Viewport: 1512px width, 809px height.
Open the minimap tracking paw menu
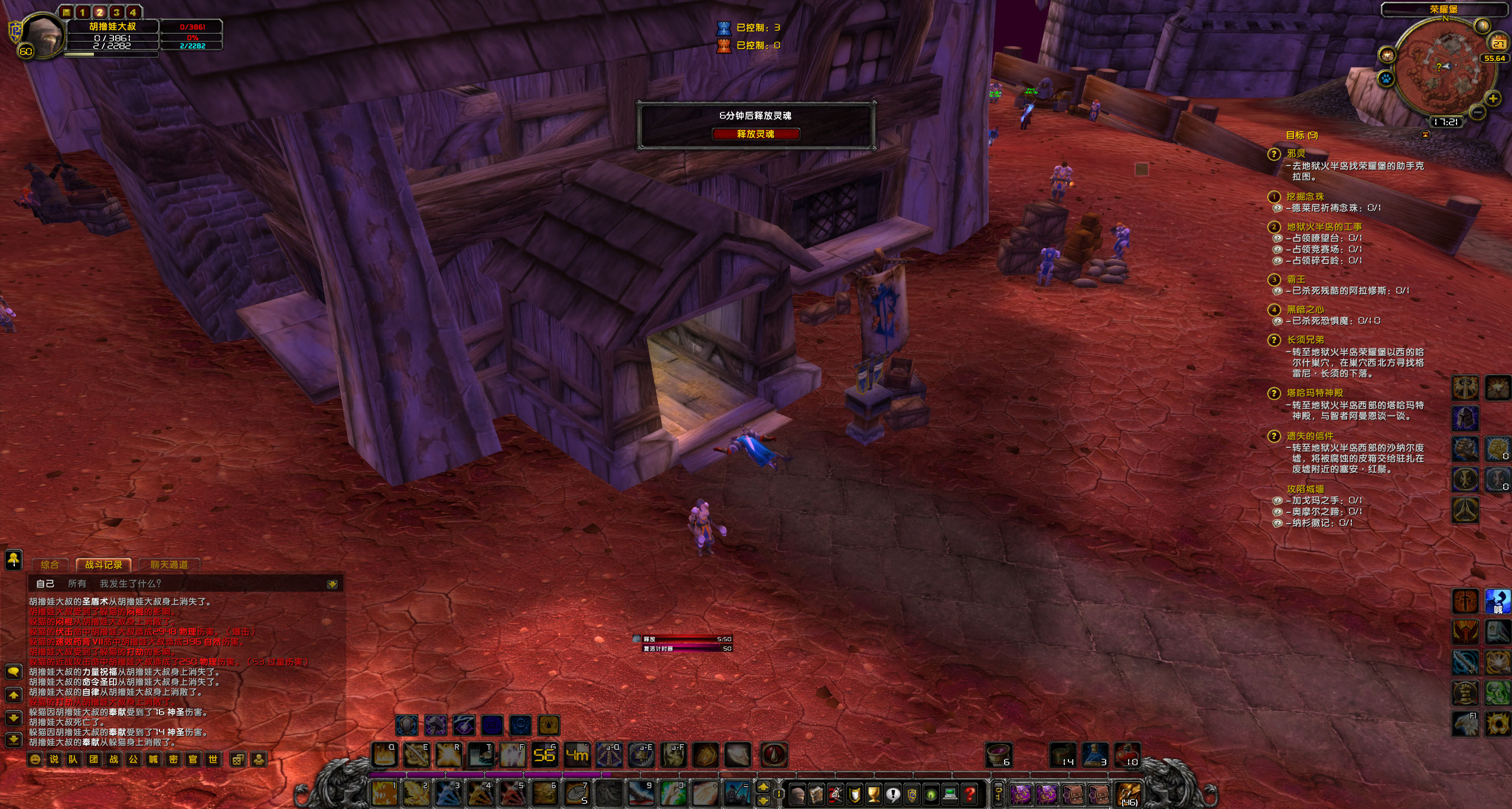(1386, 79)
